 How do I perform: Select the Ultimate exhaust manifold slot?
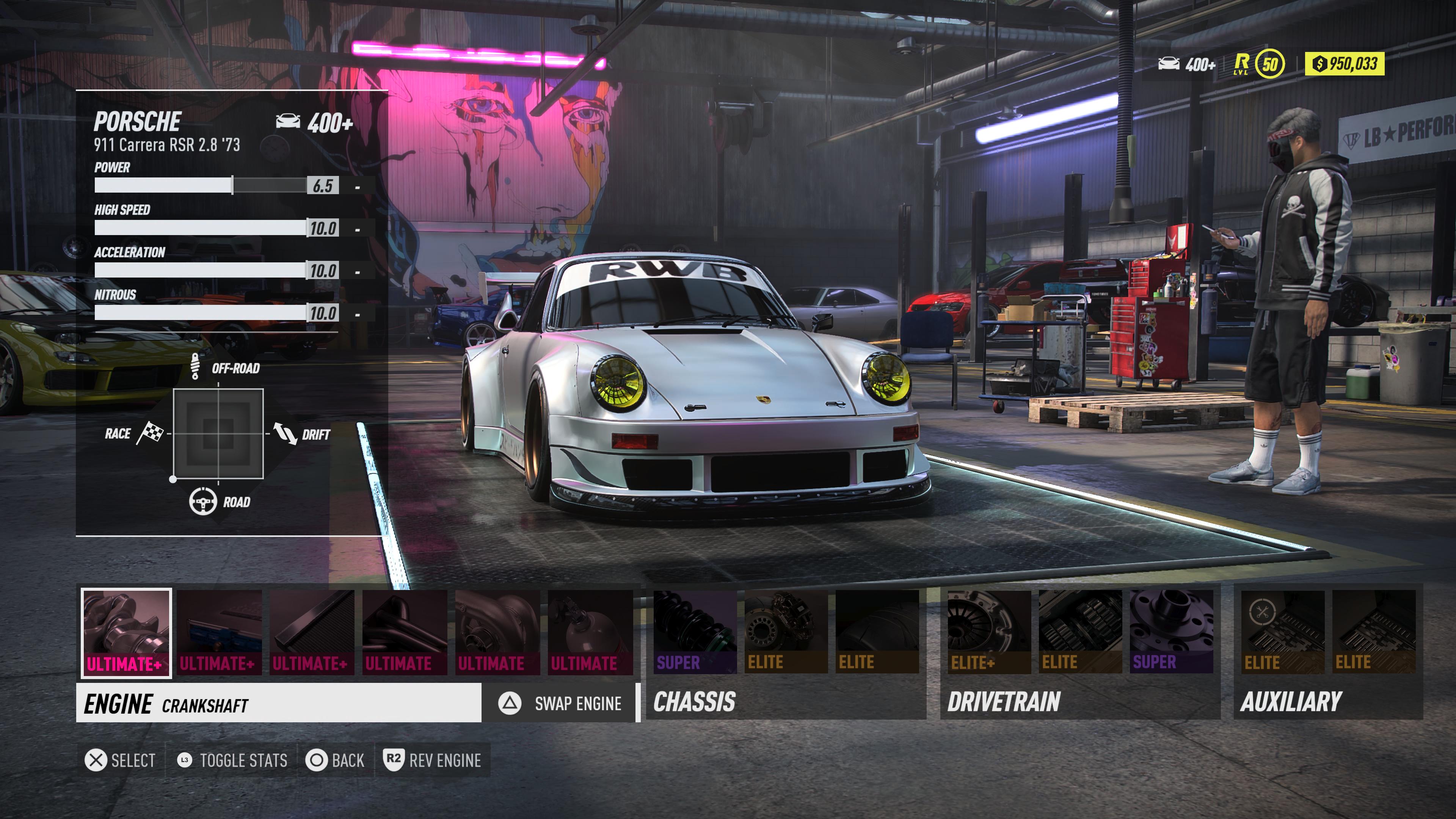pos(405,632)
